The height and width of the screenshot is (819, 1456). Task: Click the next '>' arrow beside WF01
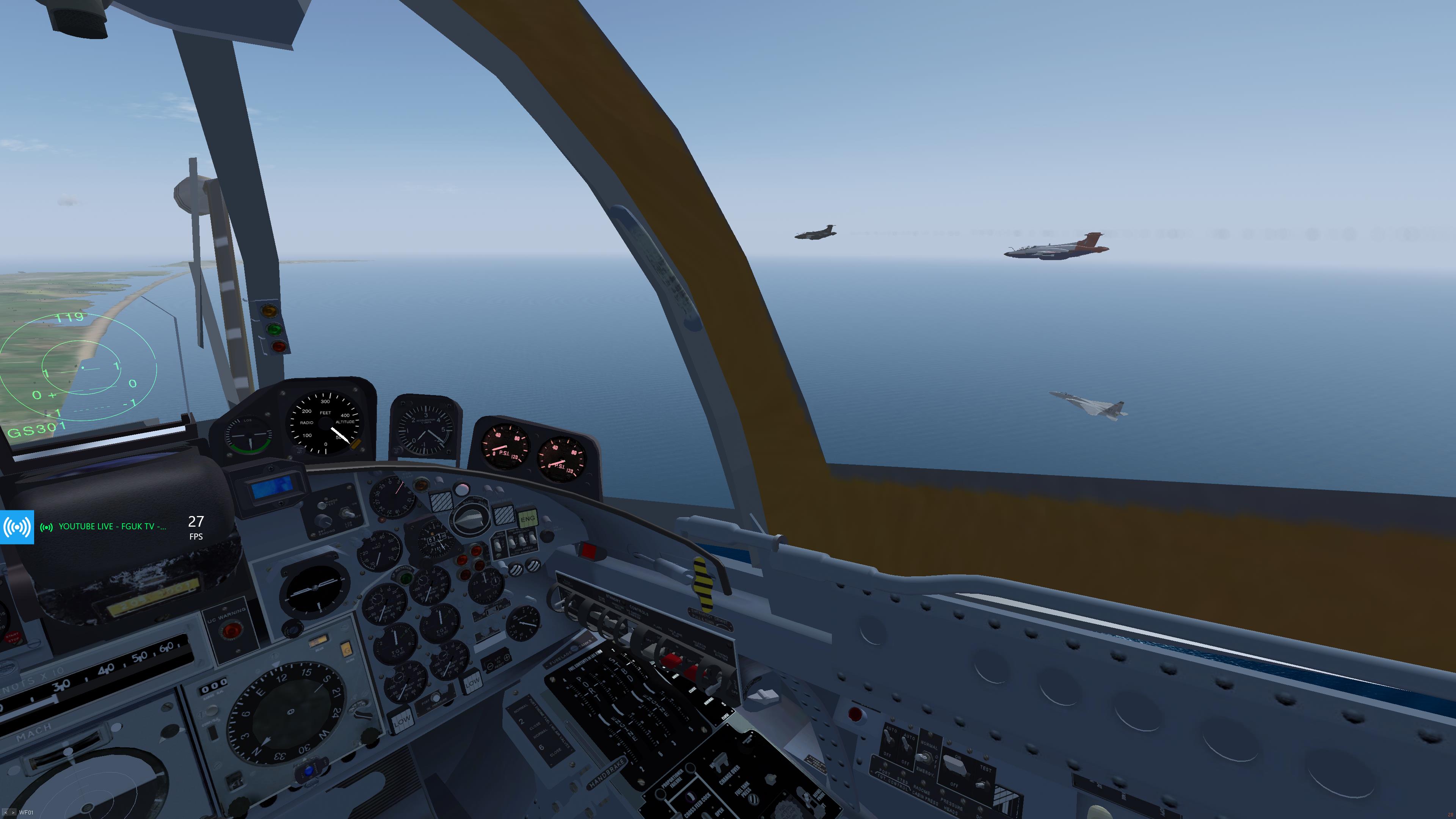pos(13,813)
